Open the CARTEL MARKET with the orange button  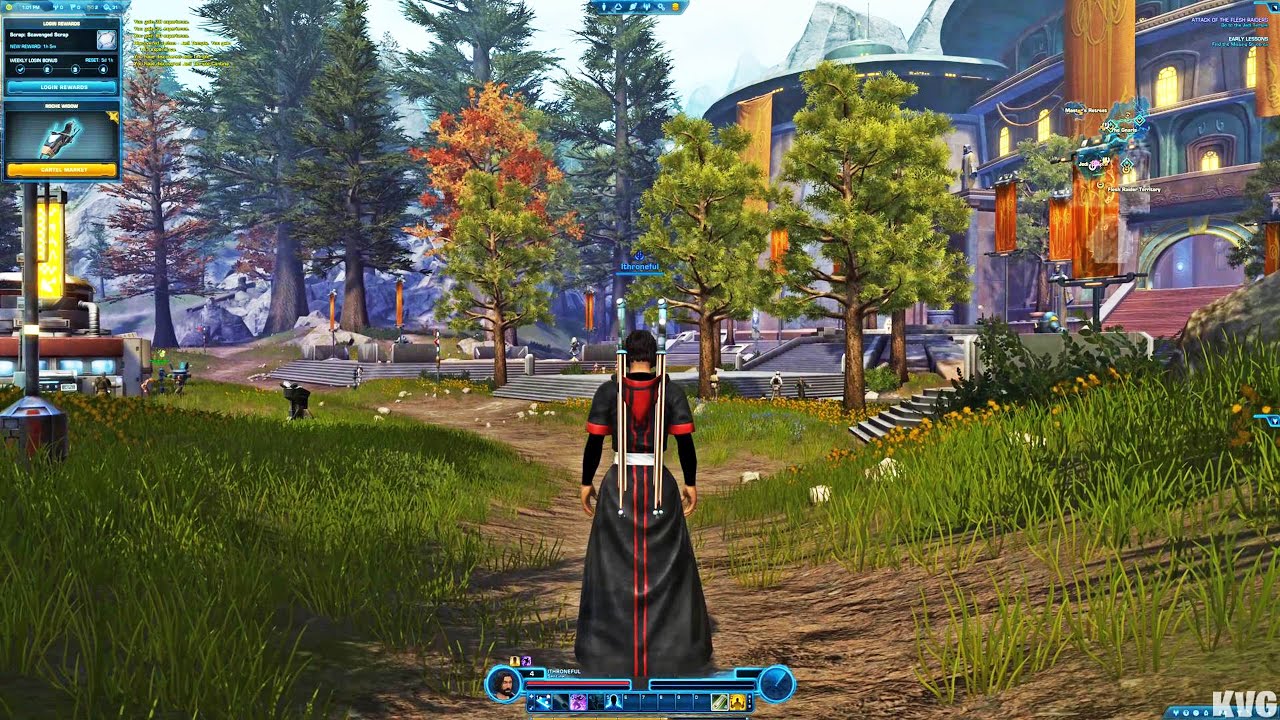click(x=63, y=170)
